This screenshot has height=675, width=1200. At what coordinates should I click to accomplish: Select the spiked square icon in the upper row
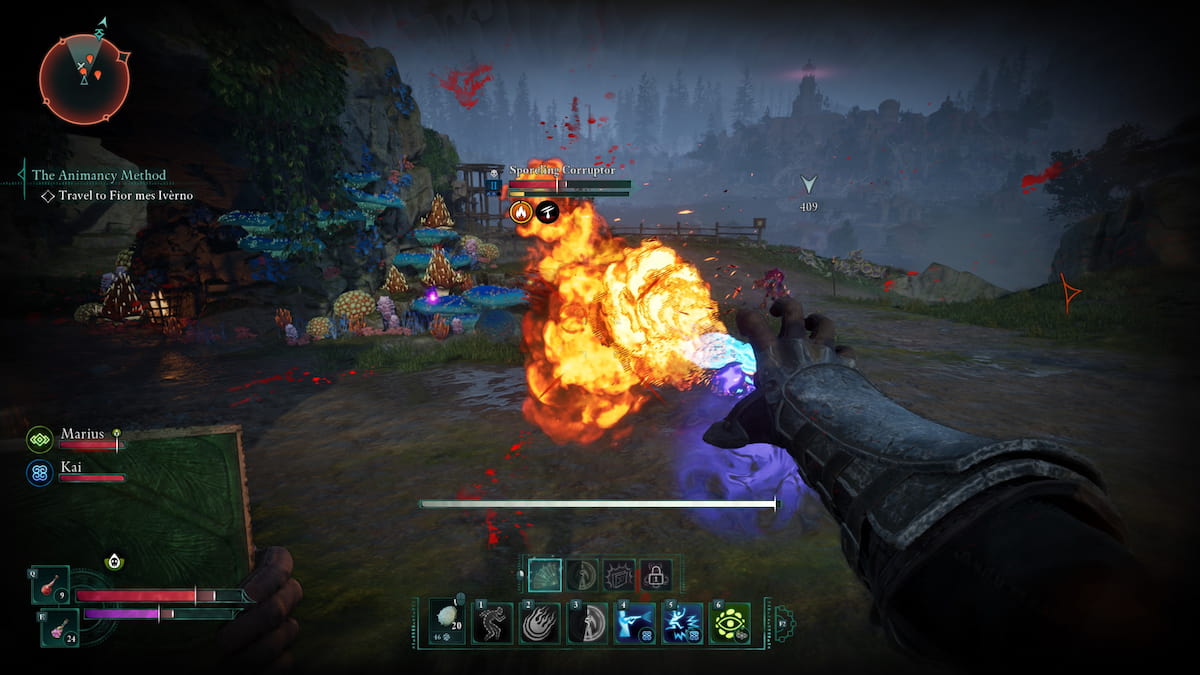(x=619, y=575)
